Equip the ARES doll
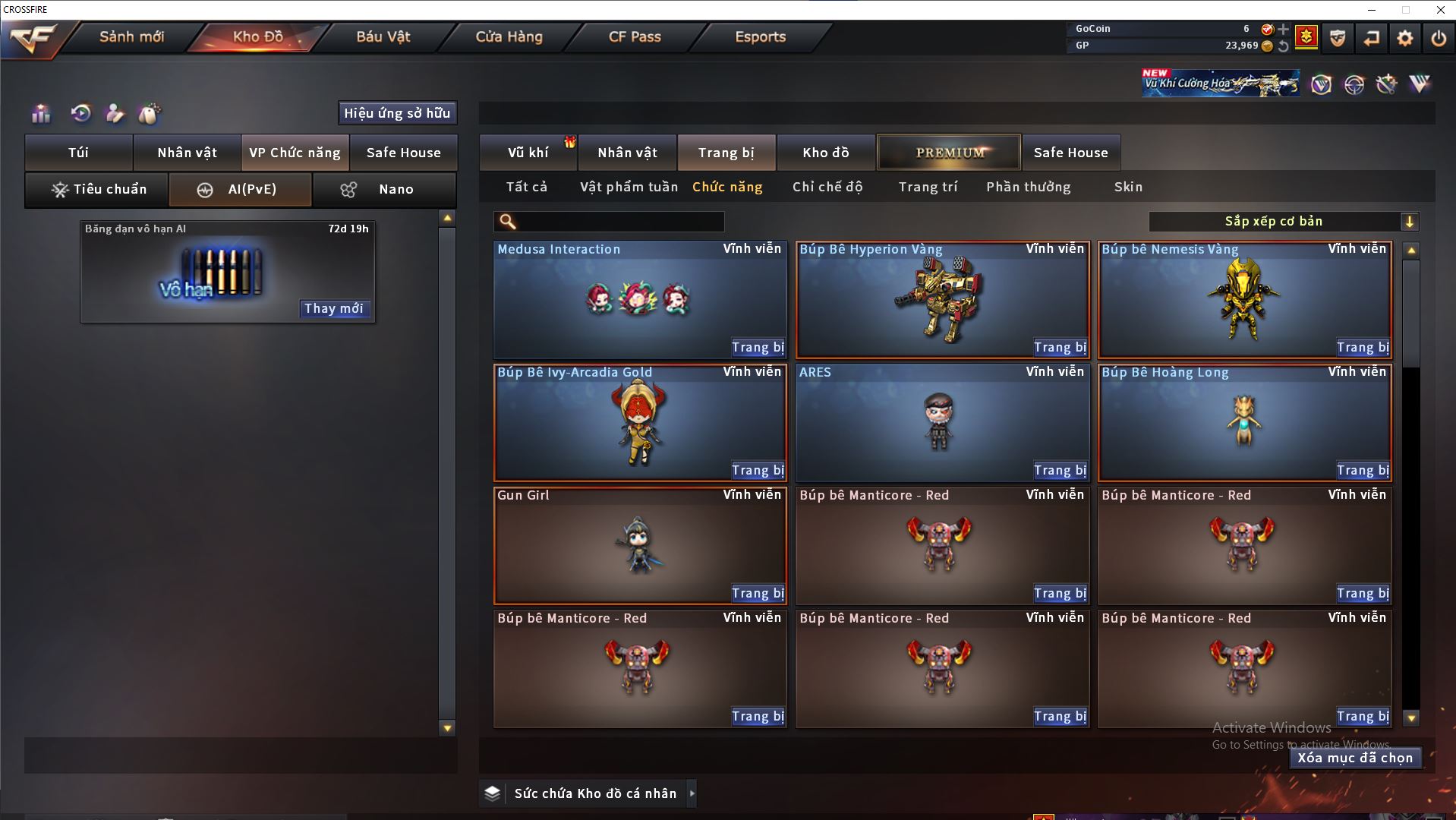 pos(1059,471)
